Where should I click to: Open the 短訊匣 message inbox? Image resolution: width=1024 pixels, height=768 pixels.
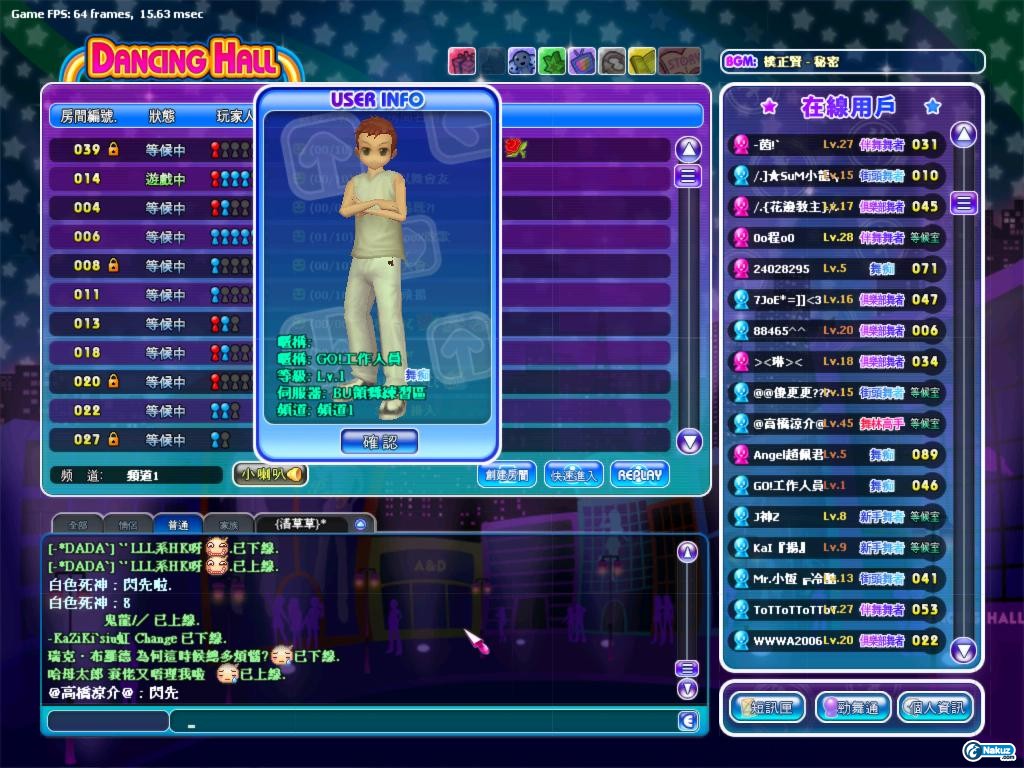(767, 707)
